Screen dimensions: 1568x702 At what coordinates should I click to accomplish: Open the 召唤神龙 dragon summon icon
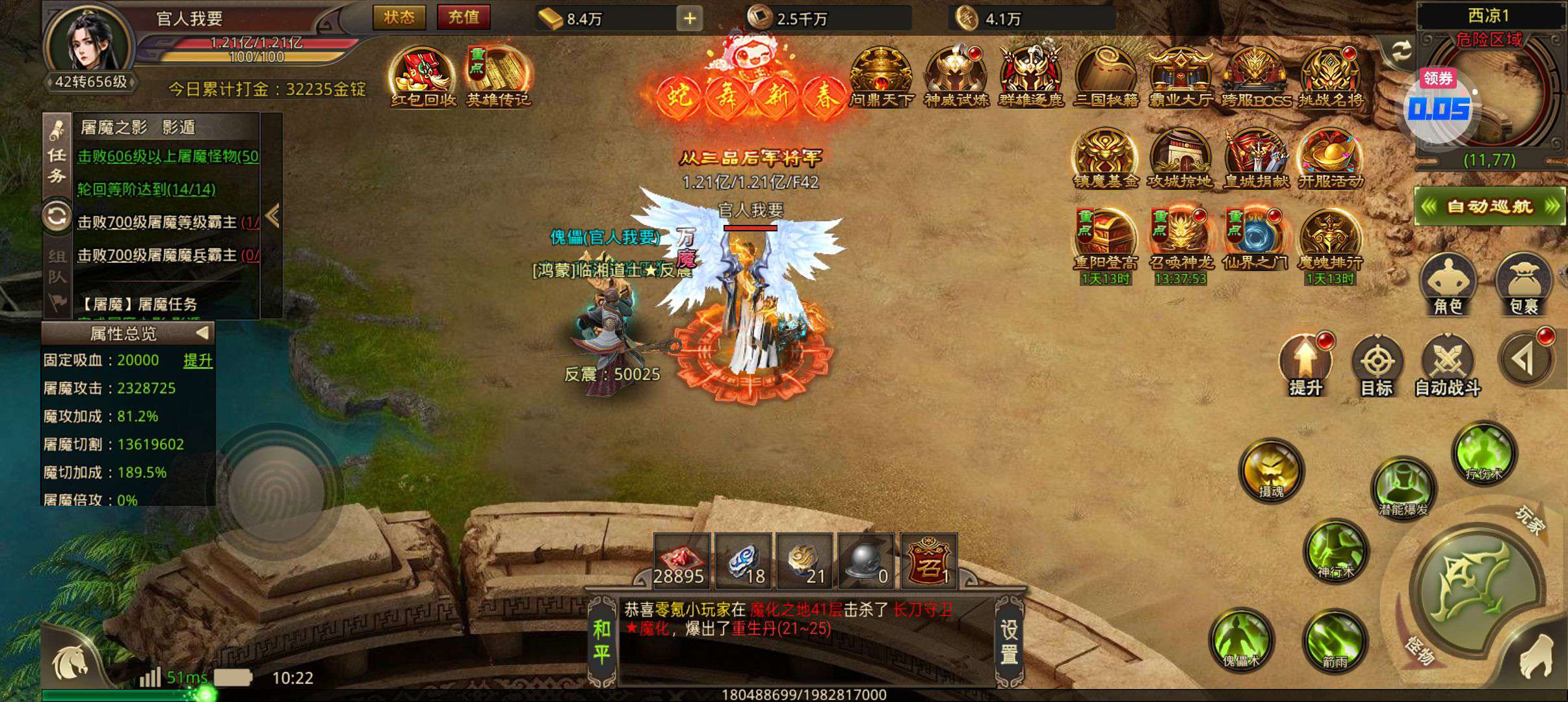click(1179, 240)
